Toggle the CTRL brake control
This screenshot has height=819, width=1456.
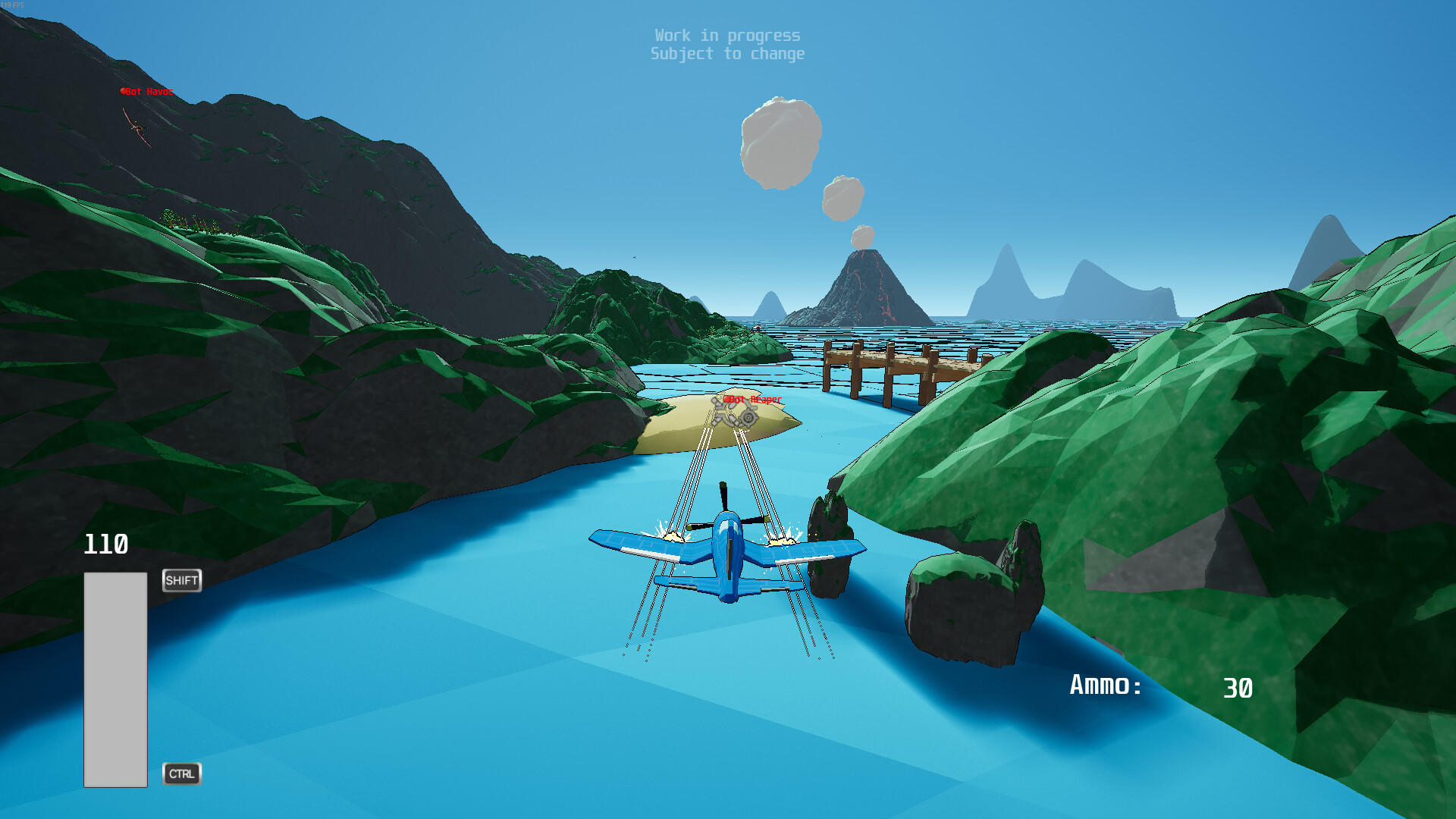[x=181, y=774]
